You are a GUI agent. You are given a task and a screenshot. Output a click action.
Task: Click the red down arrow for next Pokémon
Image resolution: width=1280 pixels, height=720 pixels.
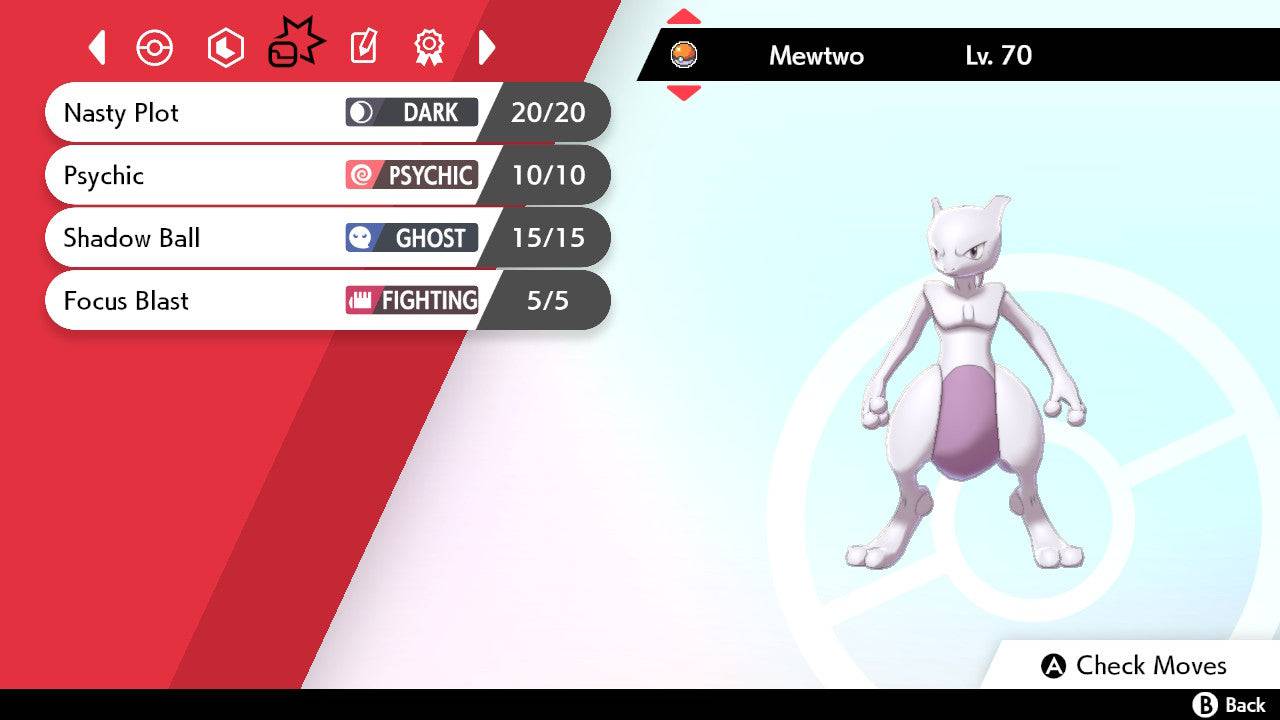684,94
